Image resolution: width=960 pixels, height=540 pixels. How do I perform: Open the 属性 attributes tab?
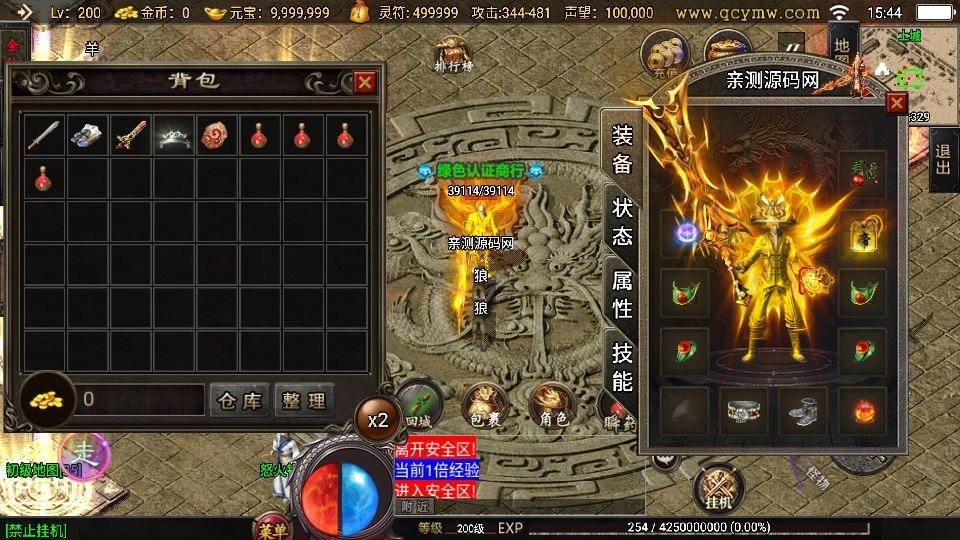[x=622, y=294]
